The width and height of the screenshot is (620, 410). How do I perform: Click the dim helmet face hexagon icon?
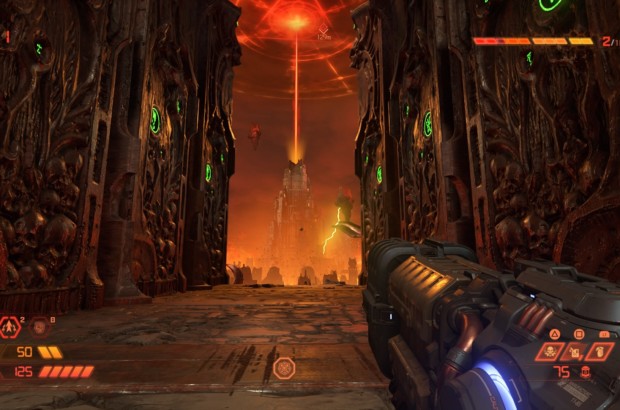(x=39, y=326)
